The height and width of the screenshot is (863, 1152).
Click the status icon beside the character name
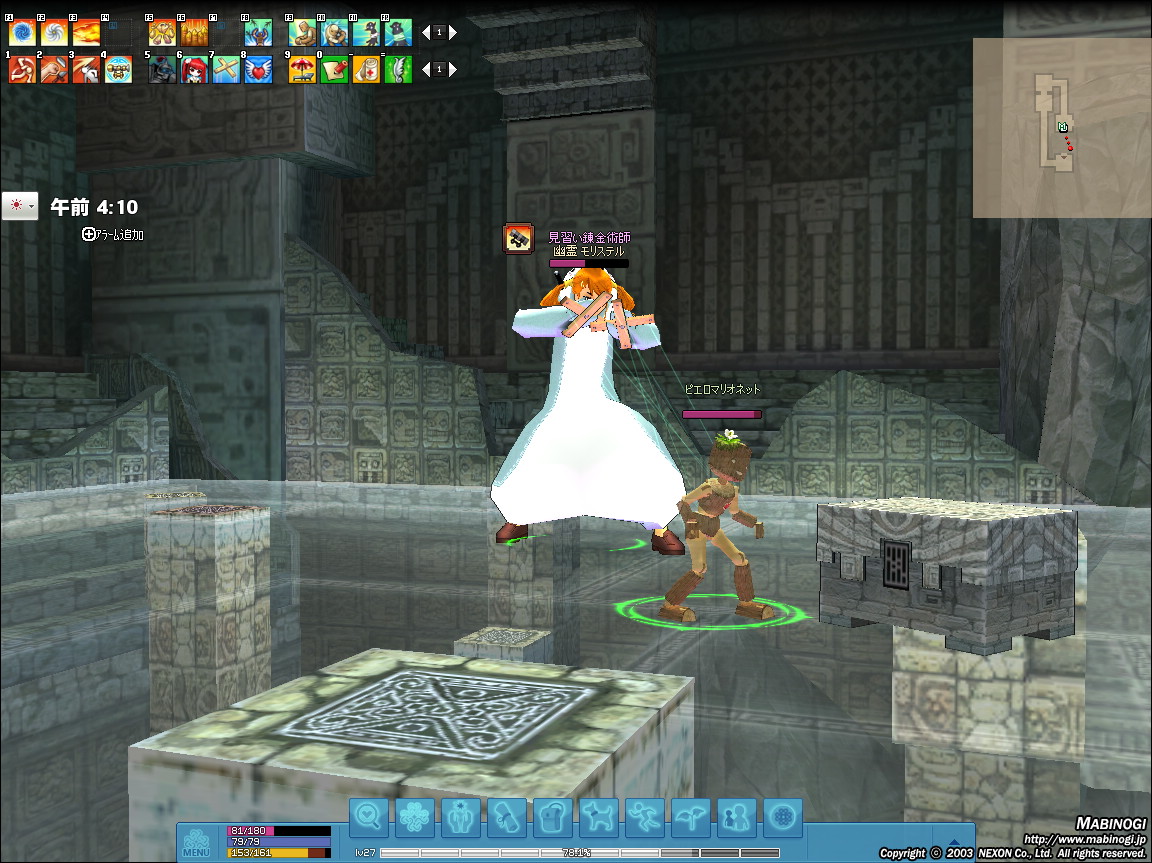518,238
